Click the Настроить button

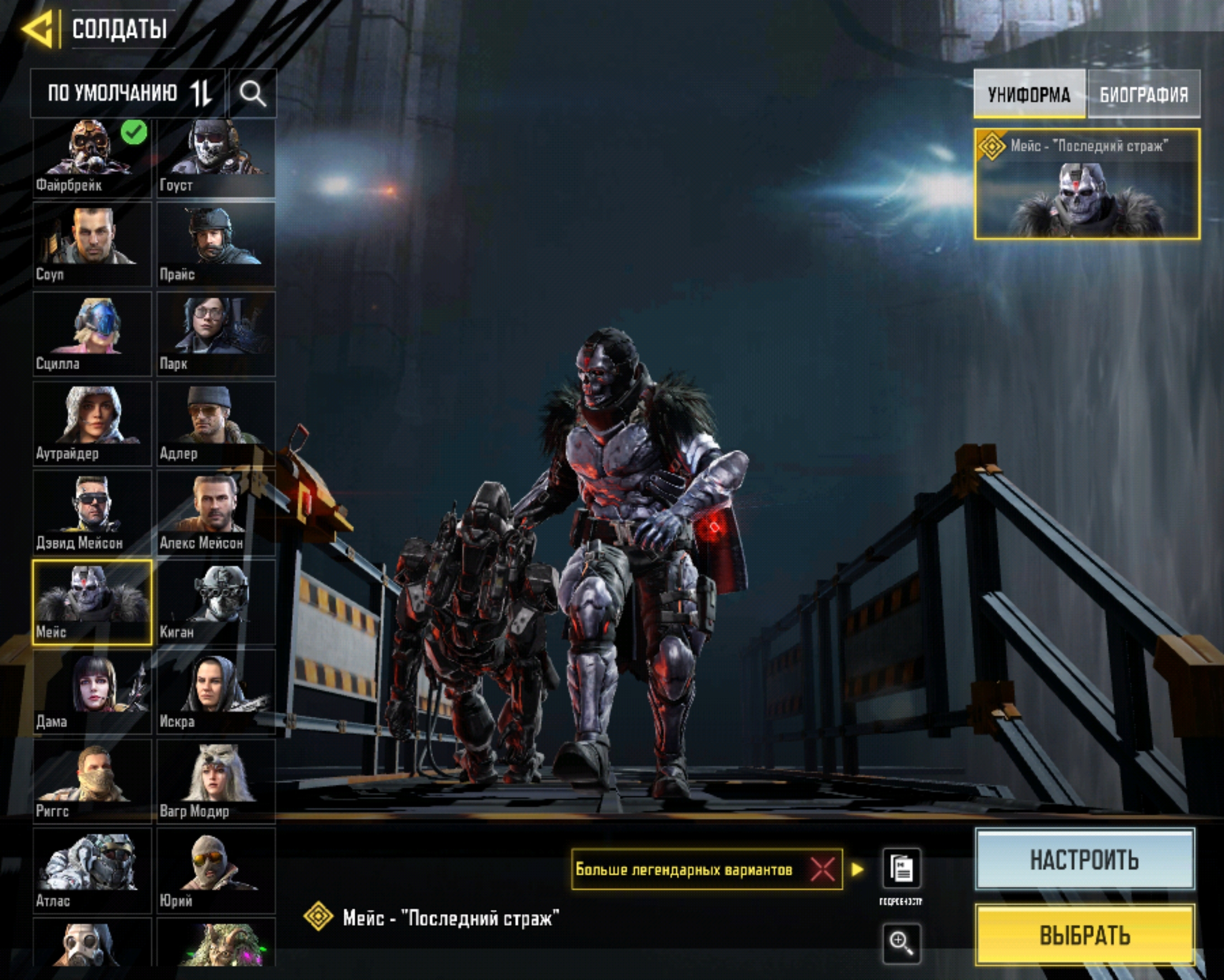[x=1084, y=860]
